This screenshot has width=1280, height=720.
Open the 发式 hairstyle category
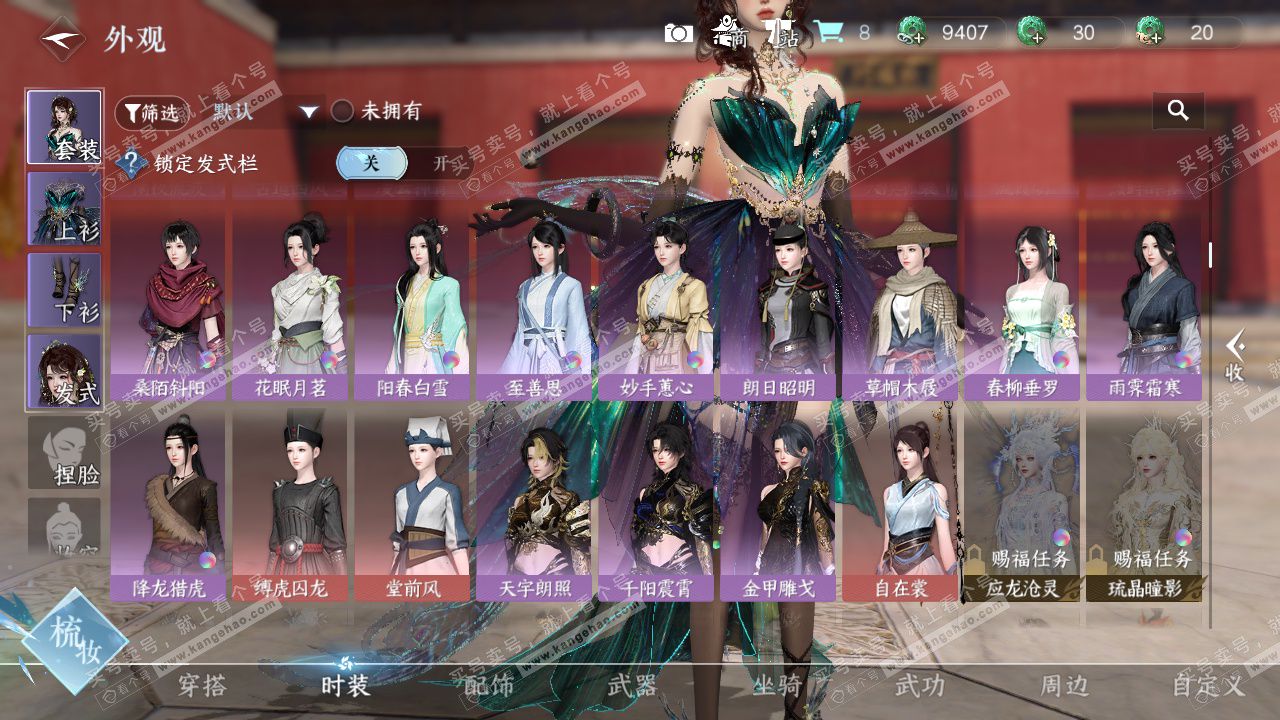click(x=64, y=370)
